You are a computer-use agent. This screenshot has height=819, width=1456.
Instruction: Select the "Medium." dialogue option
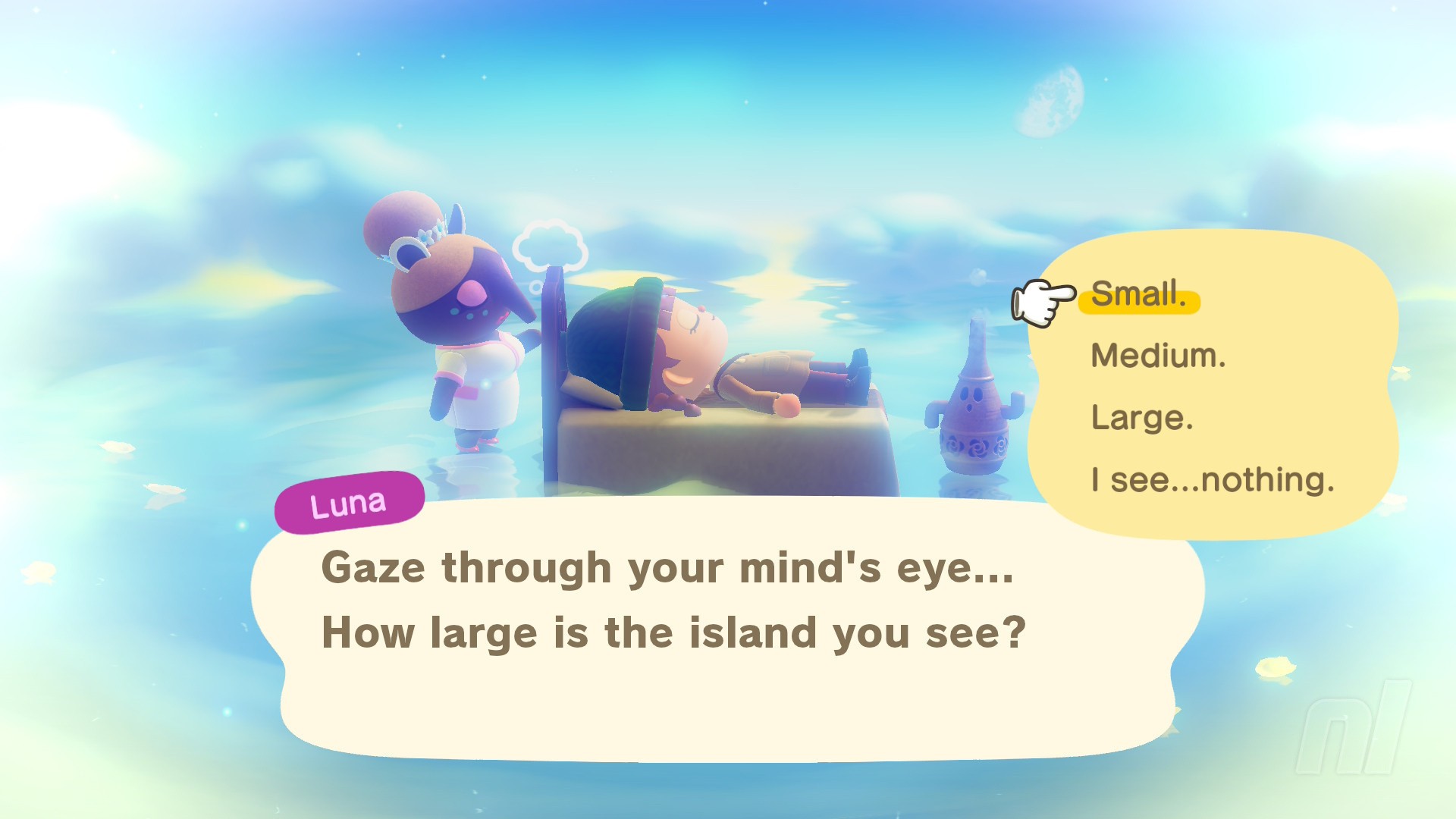point(1158,356)
